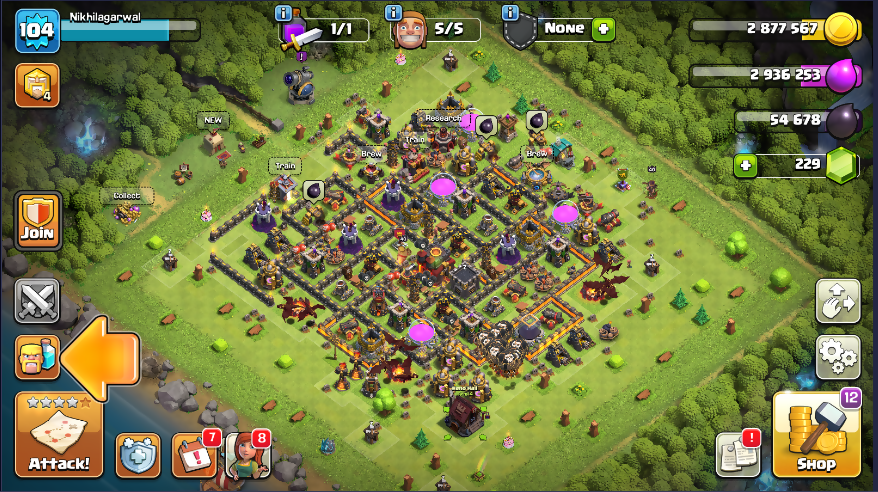The width and height of the screenshot is (878, 492).
Task: Open the game settings gear
Action: click(838, 357)
